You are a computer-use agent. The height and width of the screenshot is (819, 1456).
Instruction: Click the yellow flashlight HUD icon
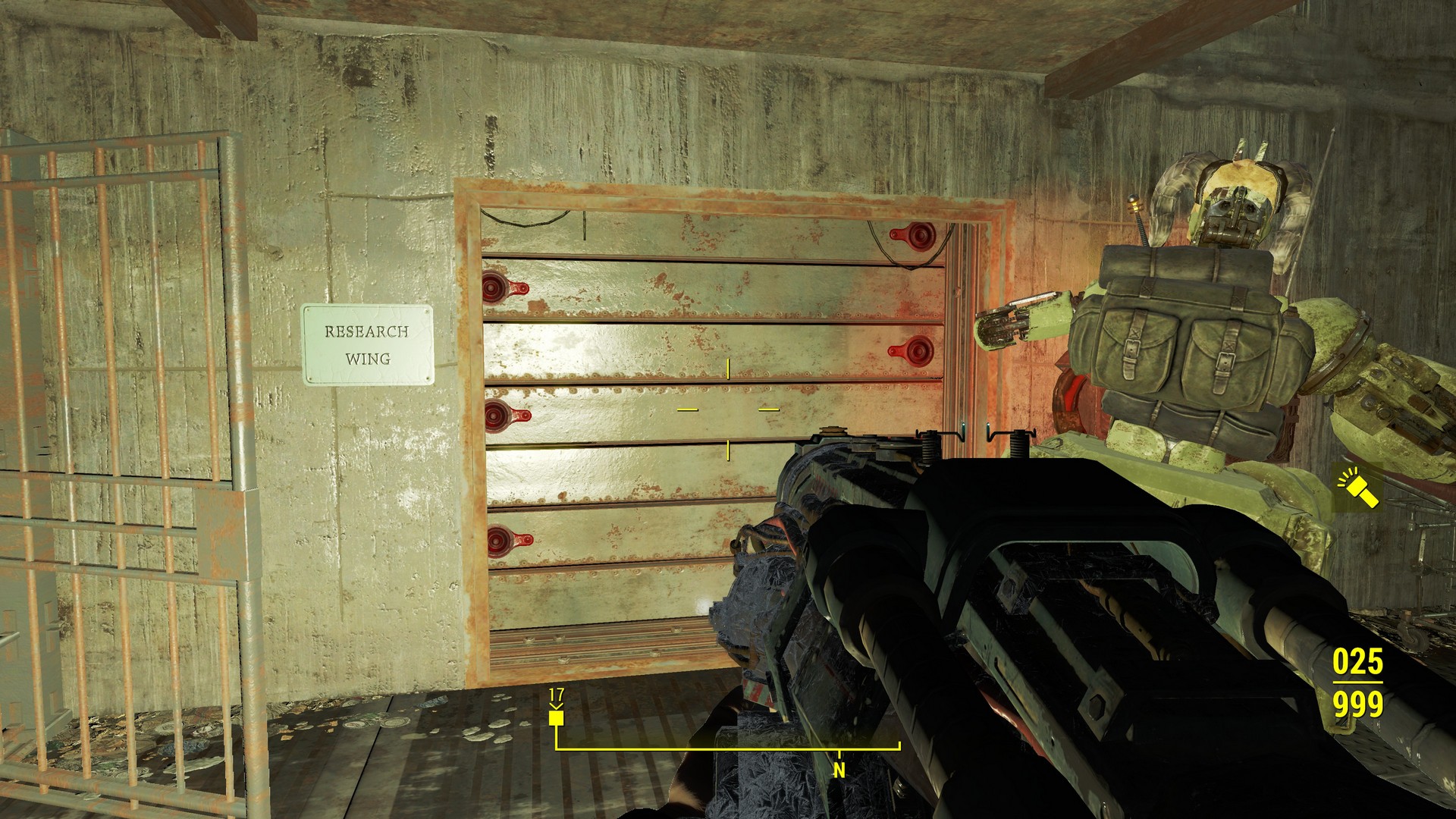[x=1357, y=488]
